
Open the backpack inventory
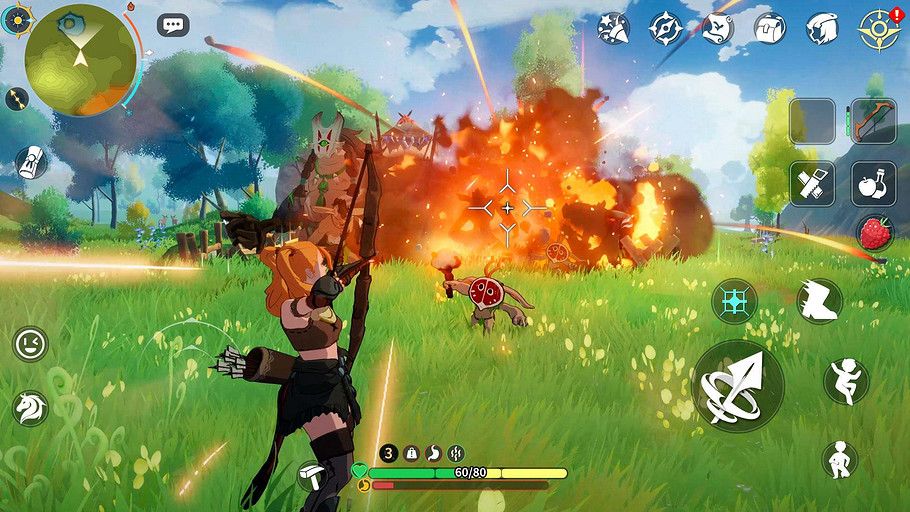[x=769, y=28]
